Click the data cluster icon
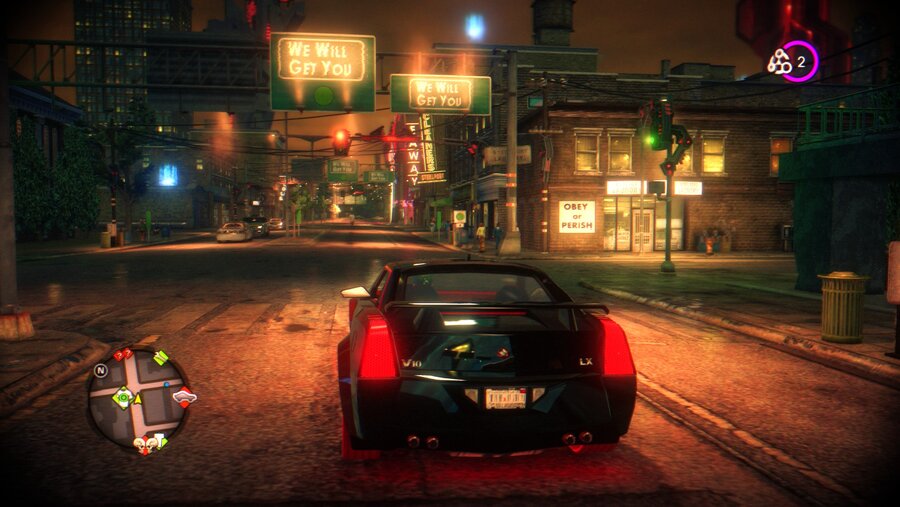 pos(779,62)
